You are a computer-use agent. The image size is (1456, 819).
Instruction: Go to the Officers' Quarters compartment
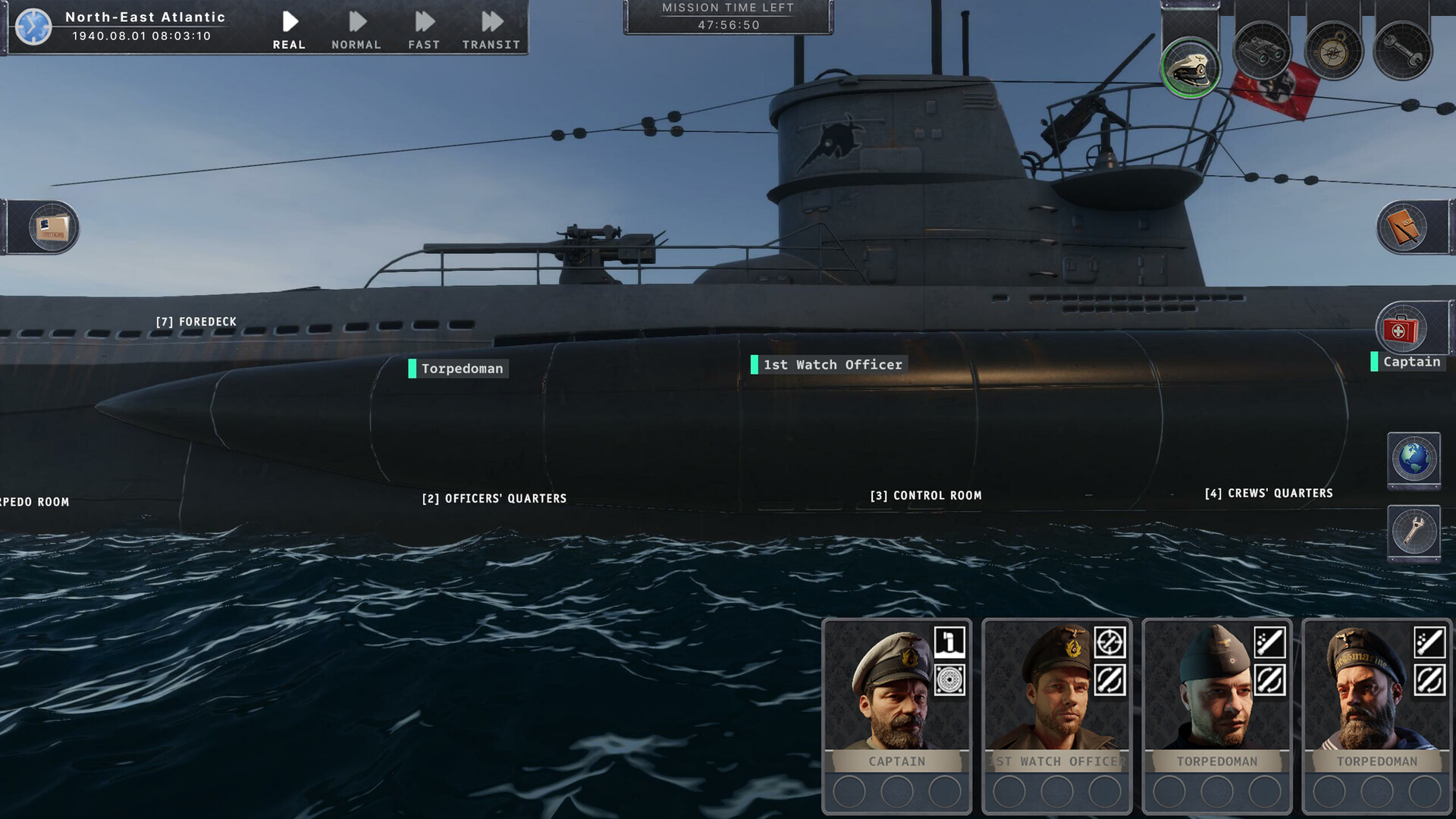(x=494, y=498)
